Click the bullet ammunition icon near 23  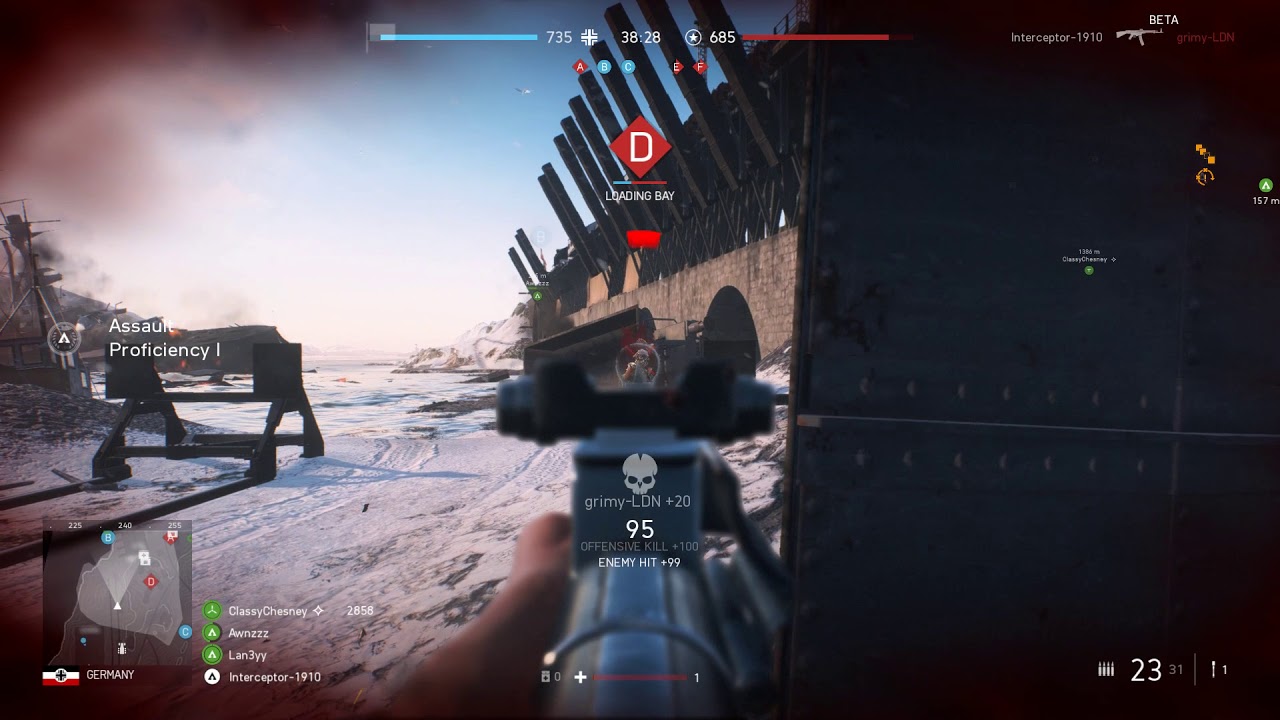1106,668
